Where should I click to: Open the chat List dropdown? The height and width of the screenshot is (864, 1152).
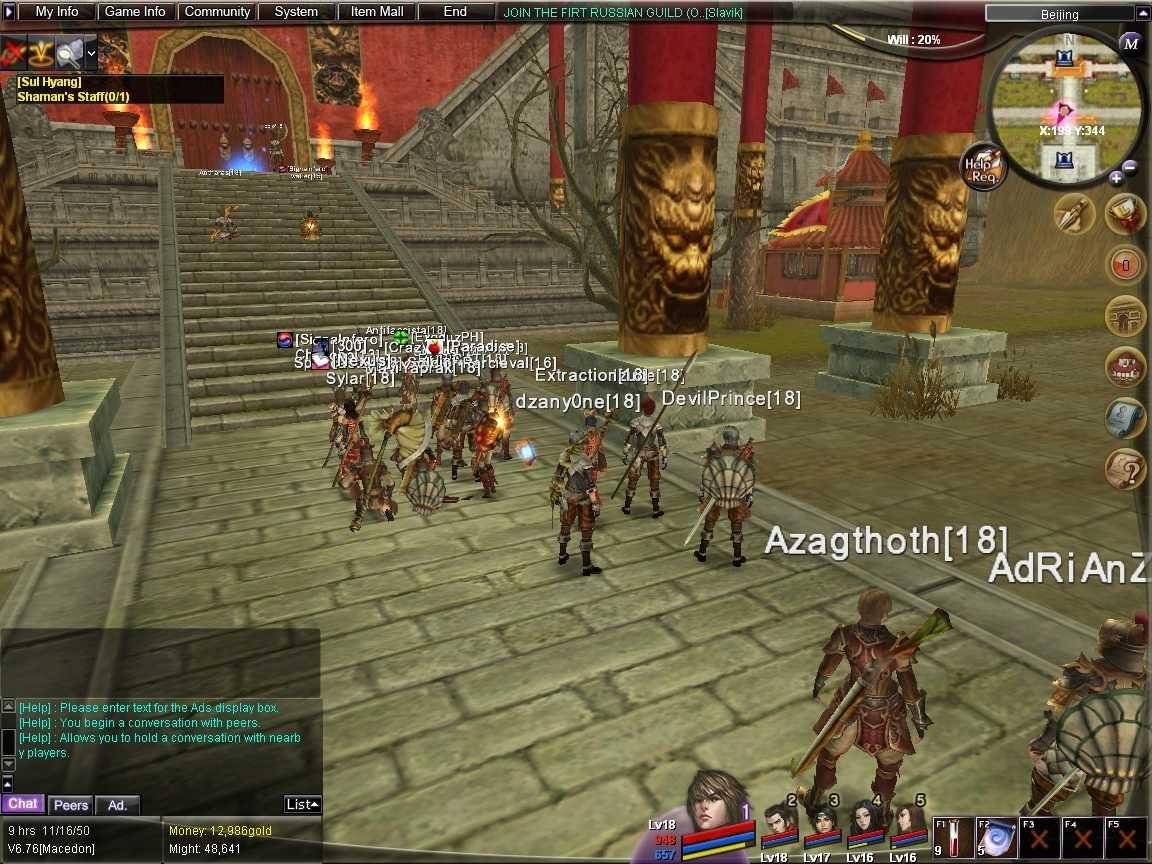(302, 804)
